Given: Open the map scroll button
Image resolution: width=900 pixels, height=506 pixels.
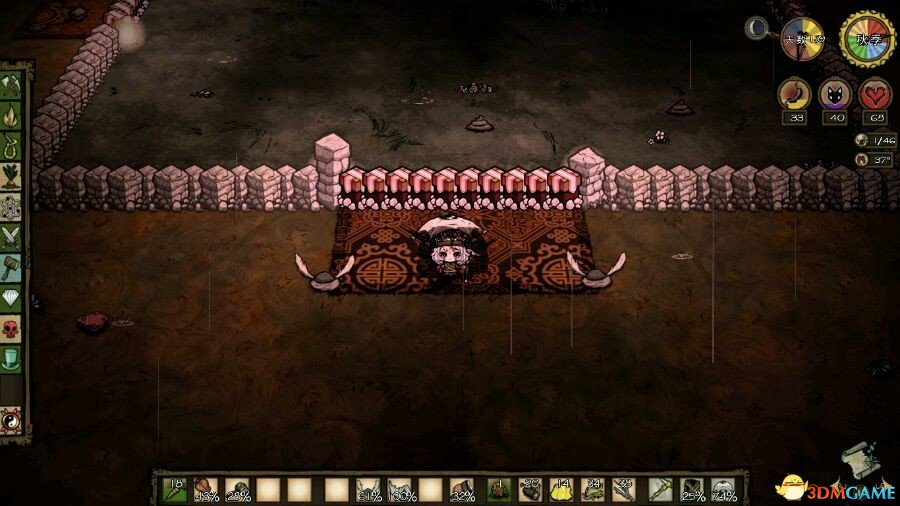Looking at the screenshot, I should (x=858, y=460).
